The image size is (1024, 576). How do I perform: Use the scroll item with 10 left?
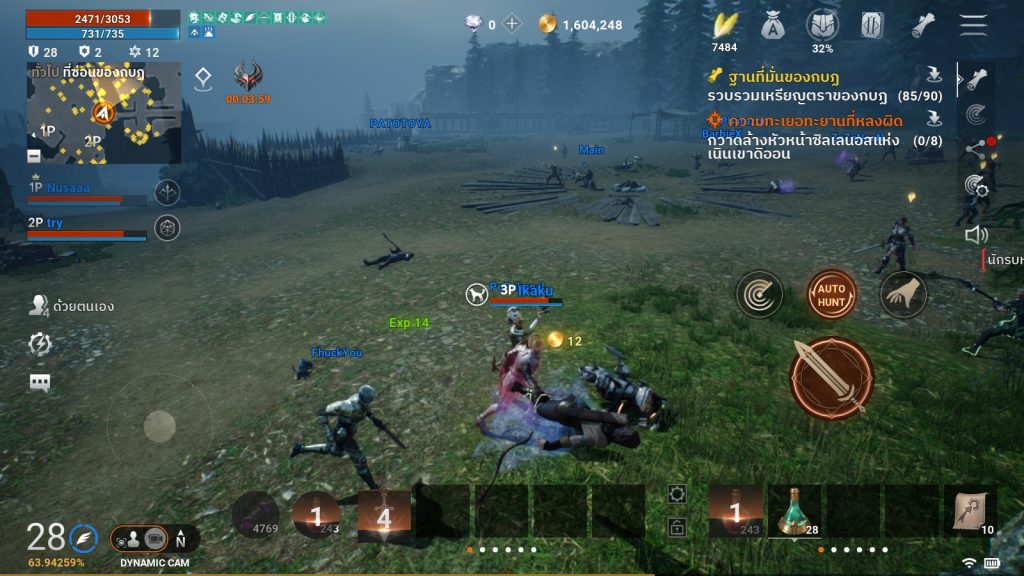pos(970,511)
